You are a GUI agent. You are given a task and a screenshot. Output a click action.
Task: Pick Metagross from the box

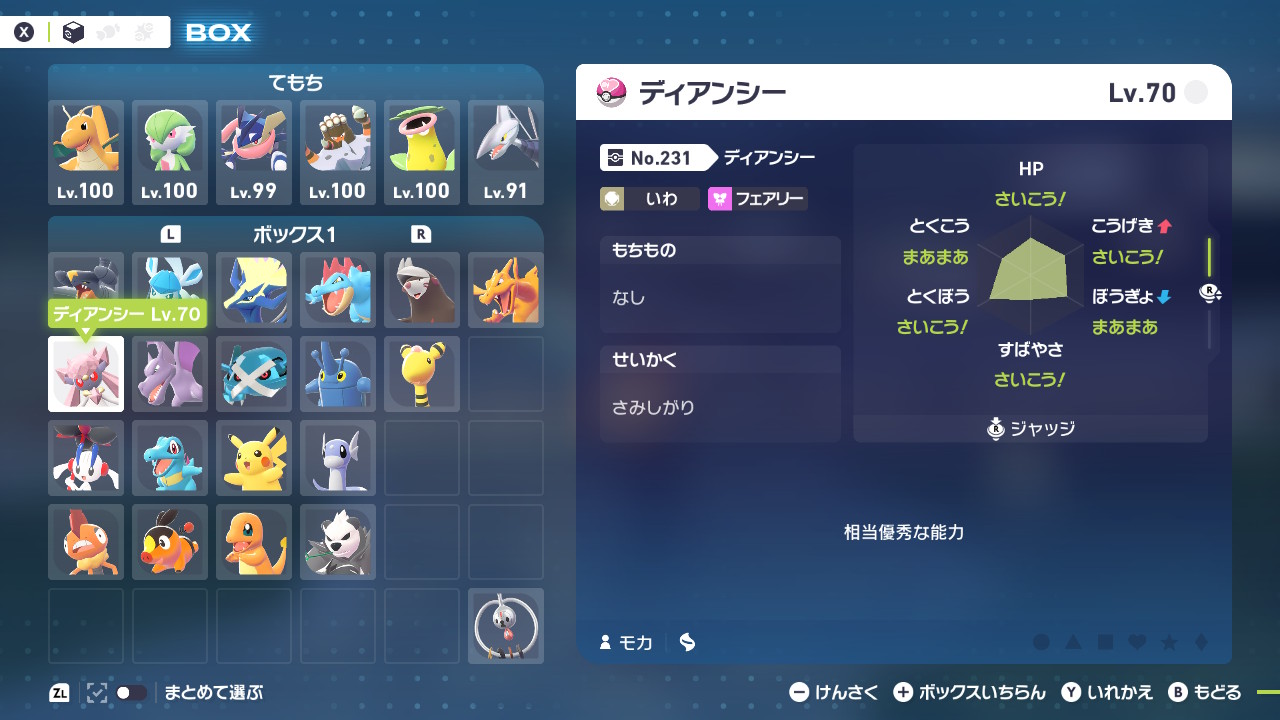tap(254, 374)
